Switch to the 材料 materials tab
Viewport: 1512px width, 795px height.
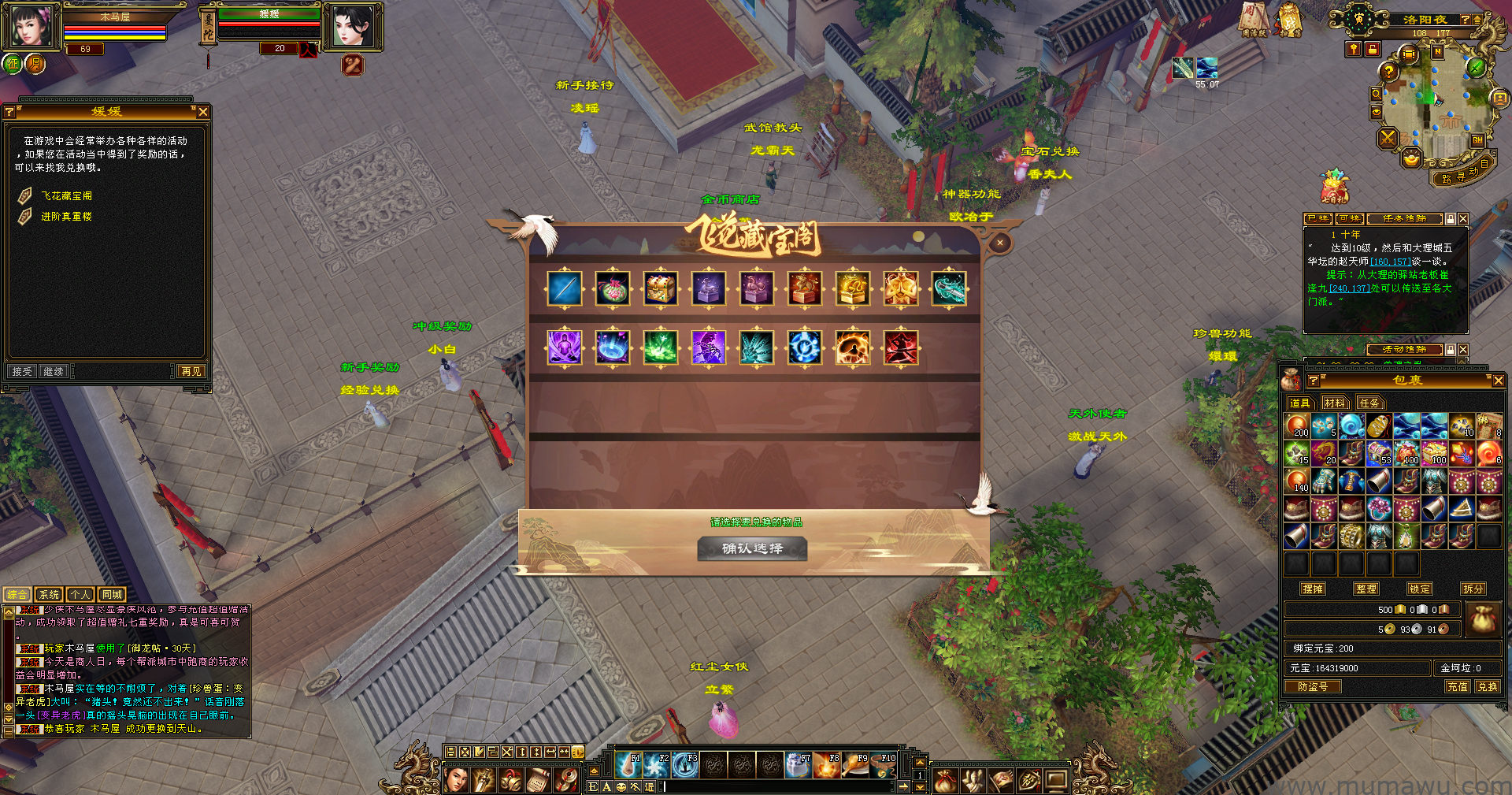click(x=1334, y=403)
